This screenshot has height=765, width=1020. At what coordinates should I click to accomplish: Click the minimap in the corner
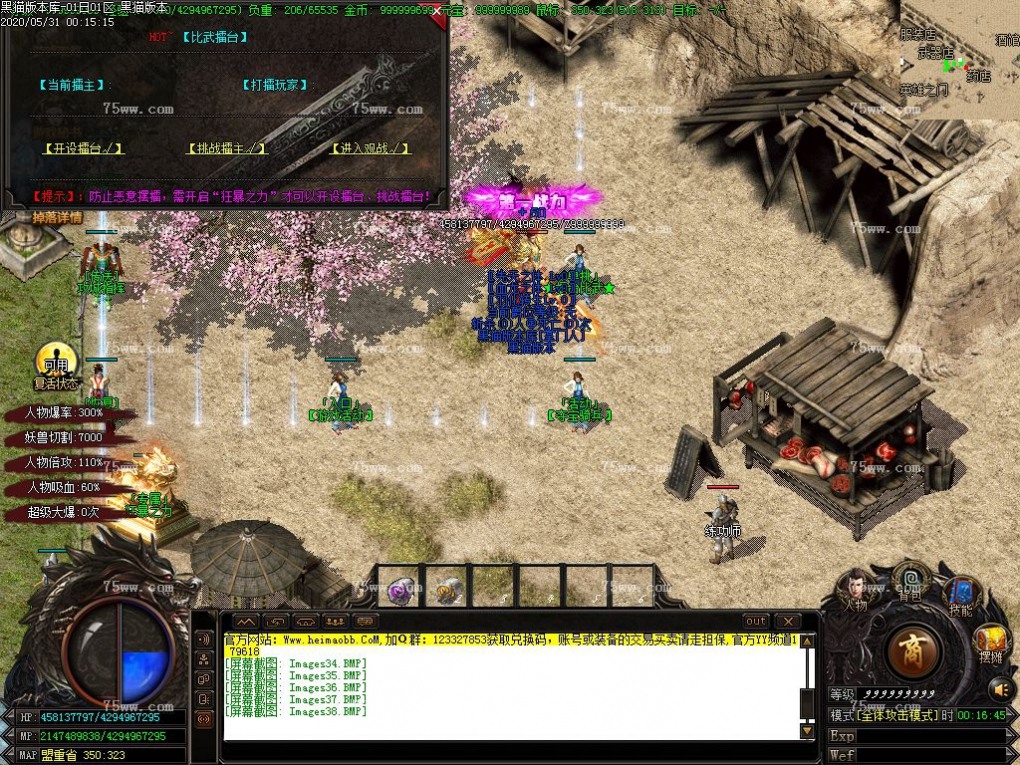pos(959,60)
